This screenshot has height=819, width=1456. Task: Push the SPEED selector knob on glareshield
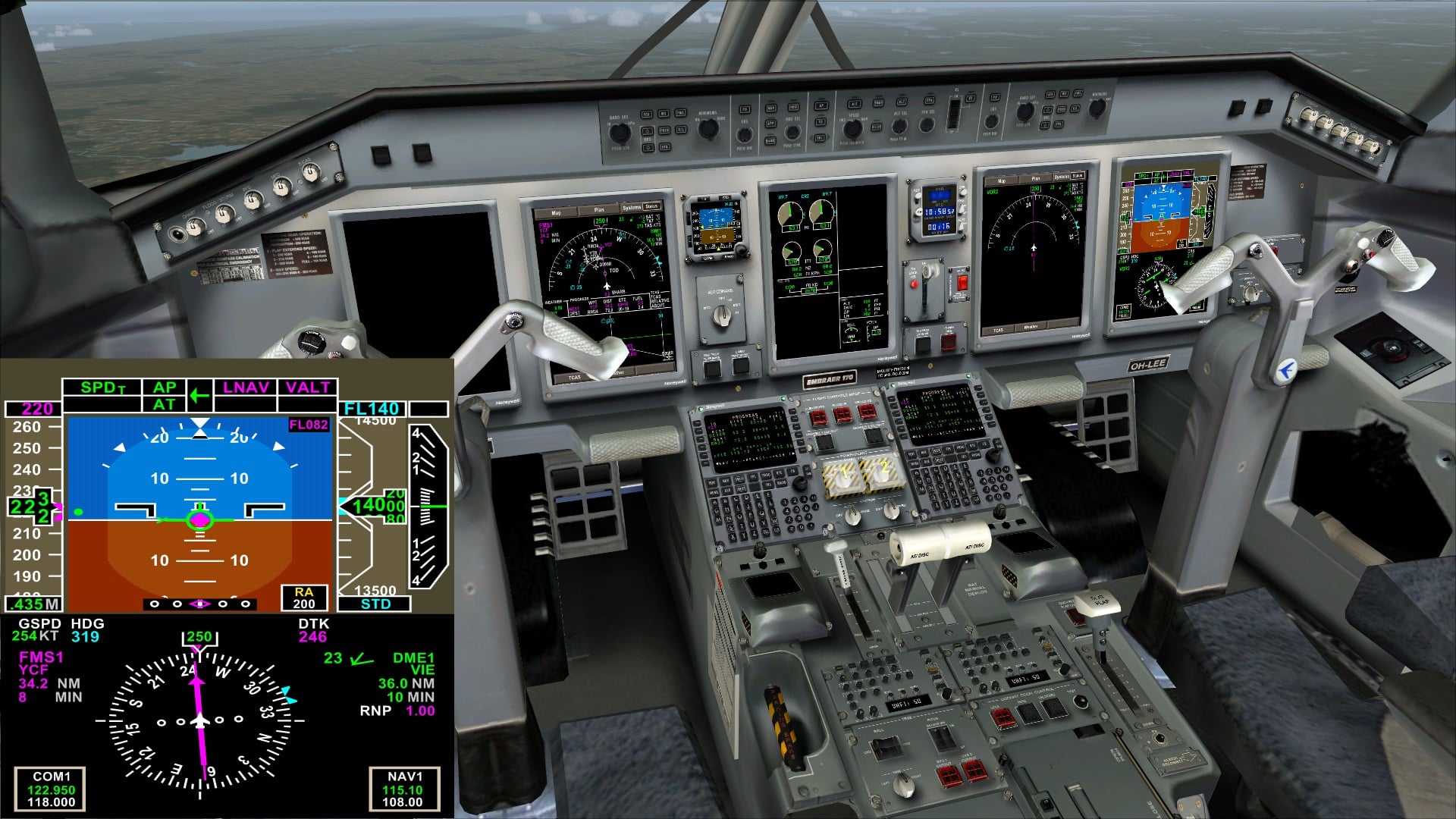coord(852,129)
